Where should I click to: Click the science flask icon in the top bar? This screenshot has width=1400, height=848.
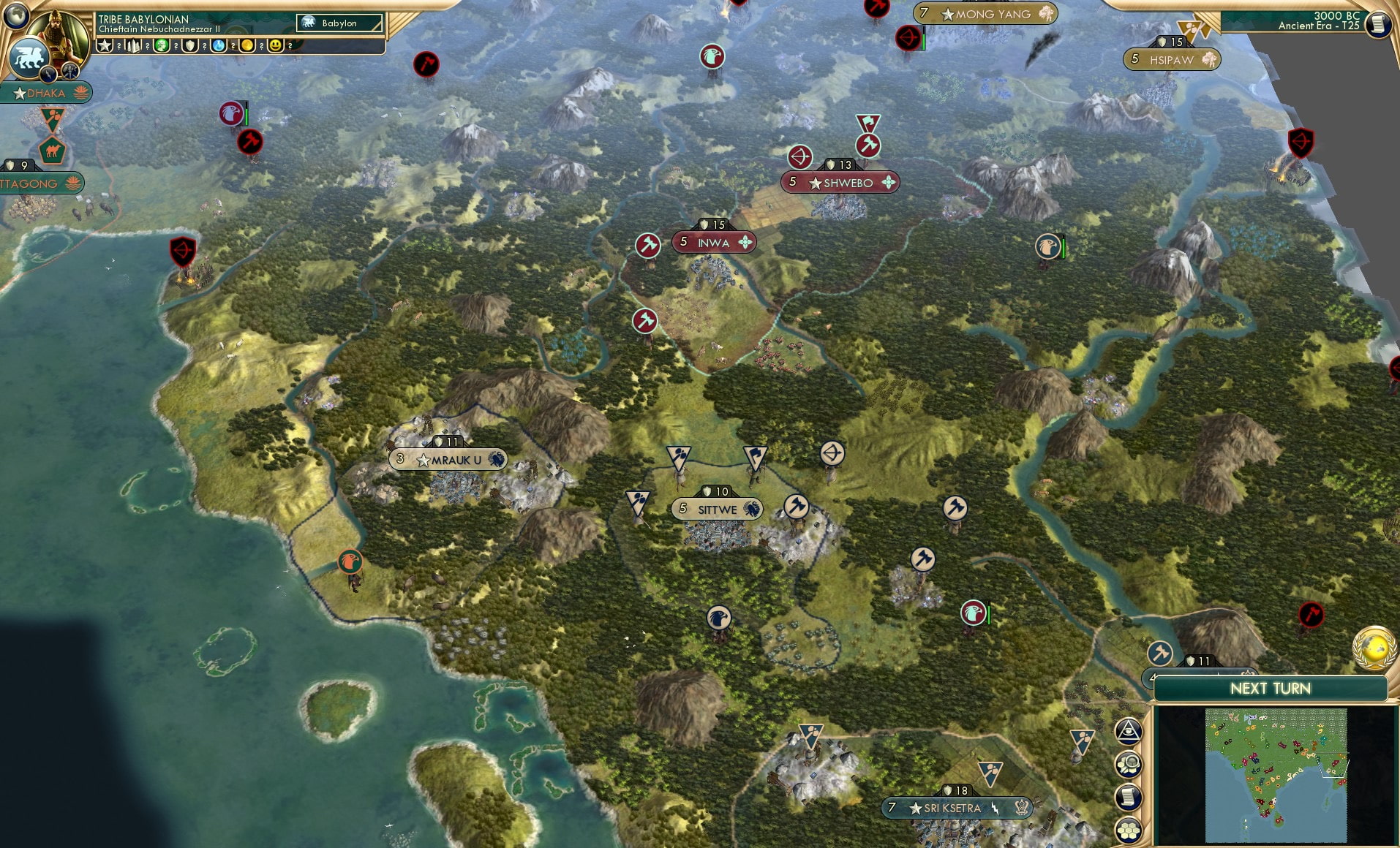219,45
